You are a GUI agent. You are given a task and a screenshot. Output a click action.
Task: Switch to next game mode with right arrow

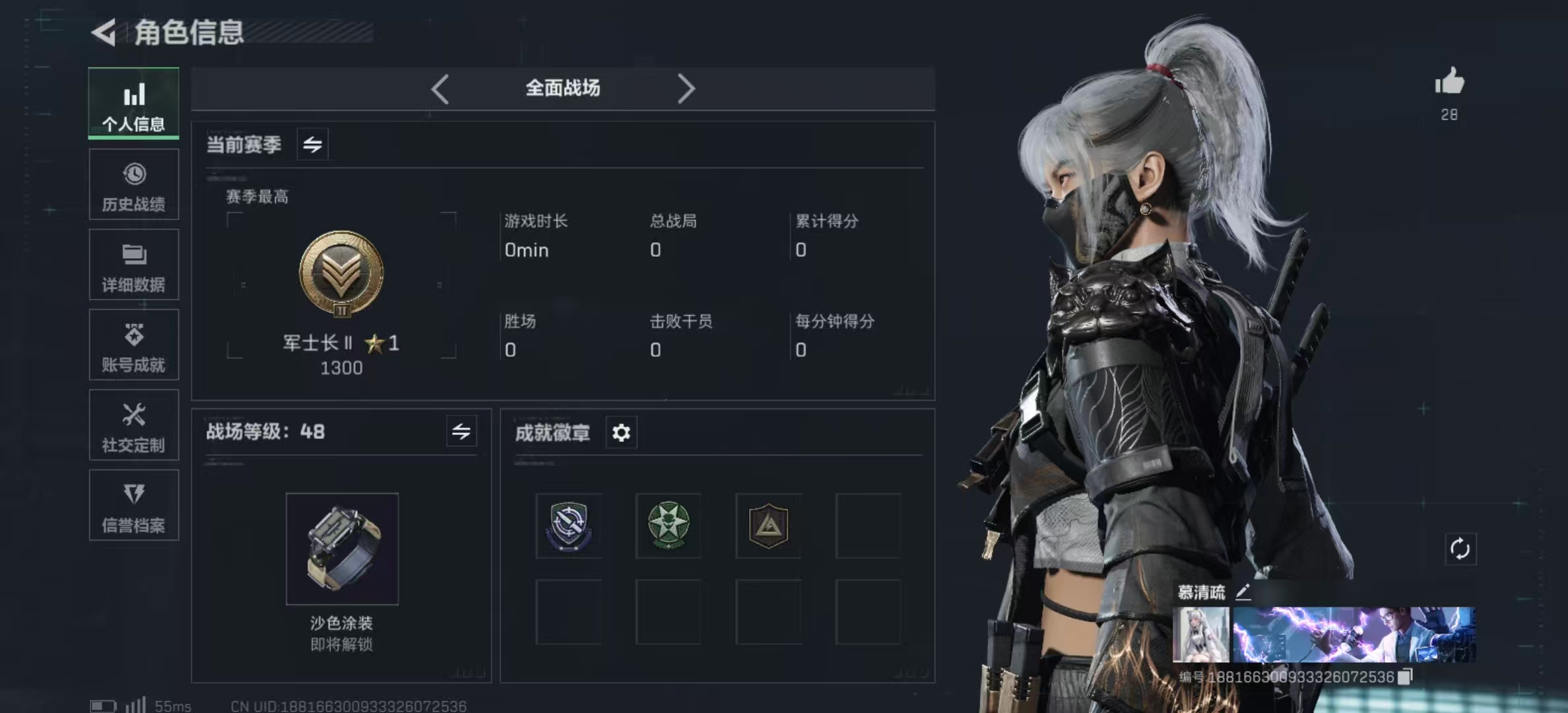(686, 88)
